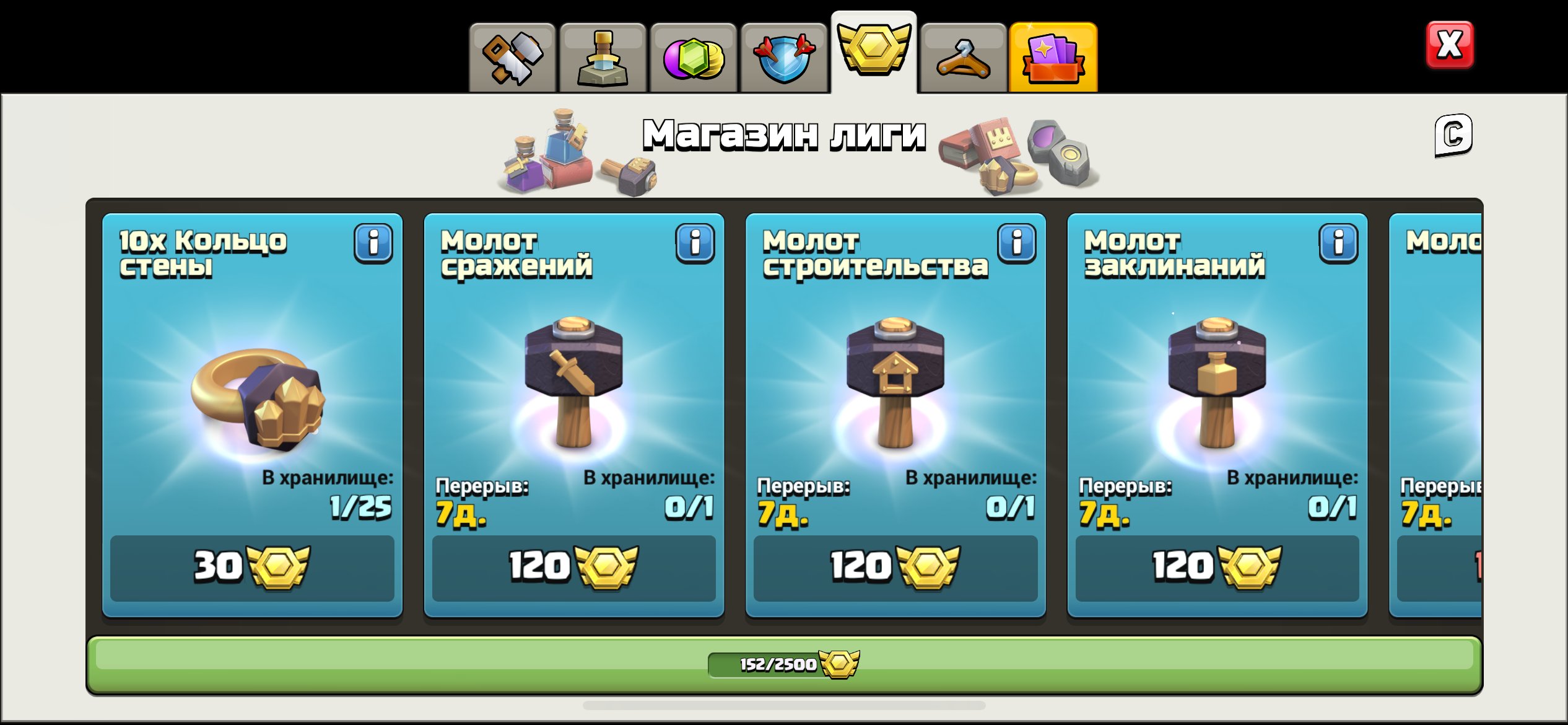The height and width of the screenshot is (725, 1568).
Task: Select the shield shop category icon
Action: (x=783, y=56)
